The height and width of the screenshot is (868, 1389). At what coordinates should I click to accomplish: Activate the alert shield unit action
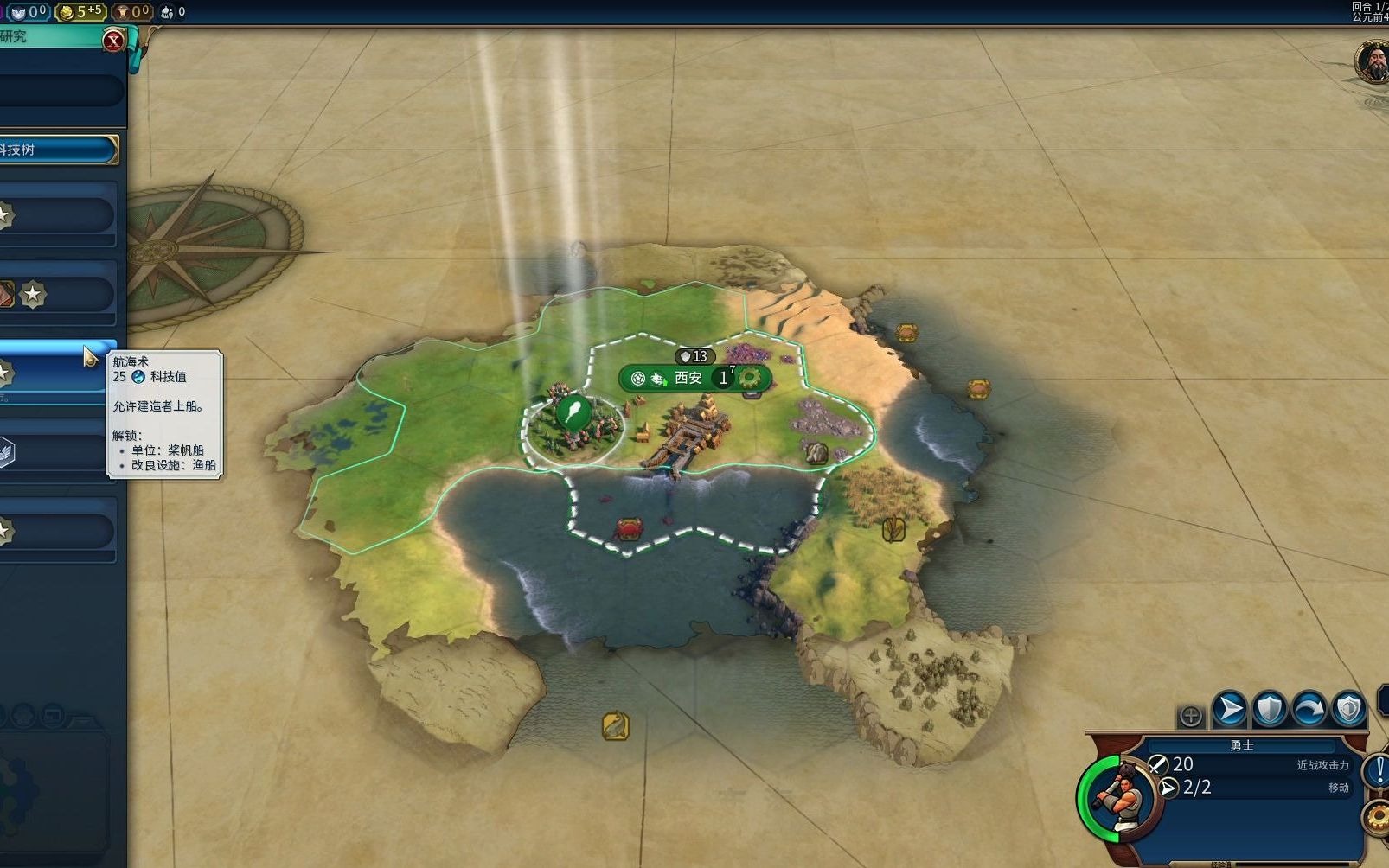click(1348, 710)
